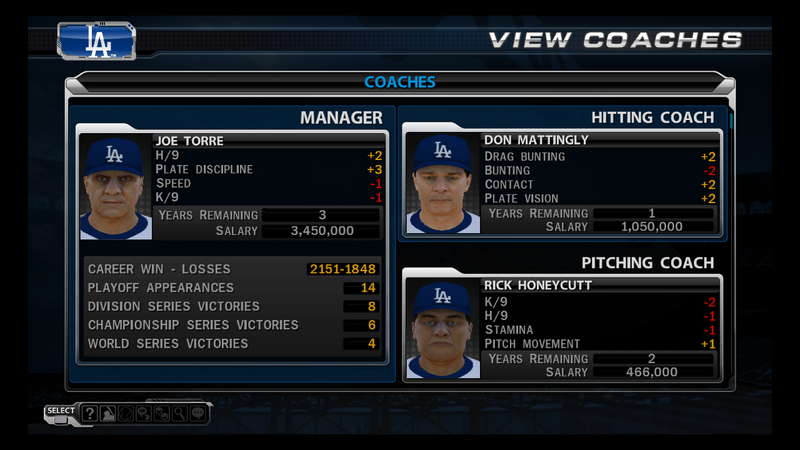This screenshot has width=800, height=450.
Task: Open the speech bubble icon
Action: [197, 412]
